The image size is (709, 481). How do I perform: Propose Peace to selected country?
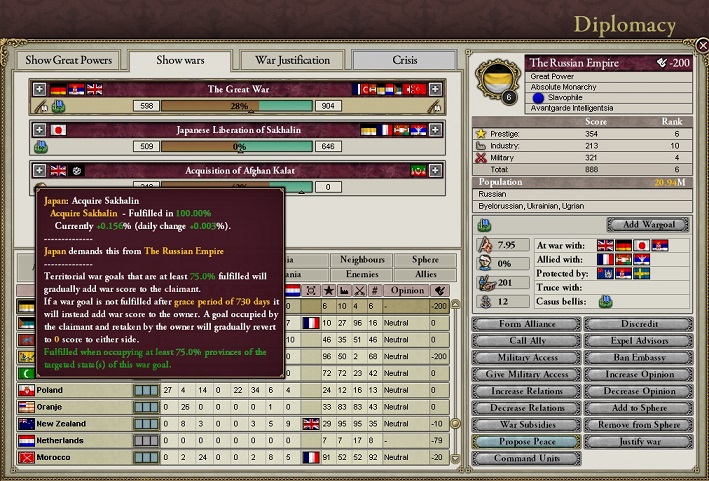pyautogui.click(x=526, y=441)
